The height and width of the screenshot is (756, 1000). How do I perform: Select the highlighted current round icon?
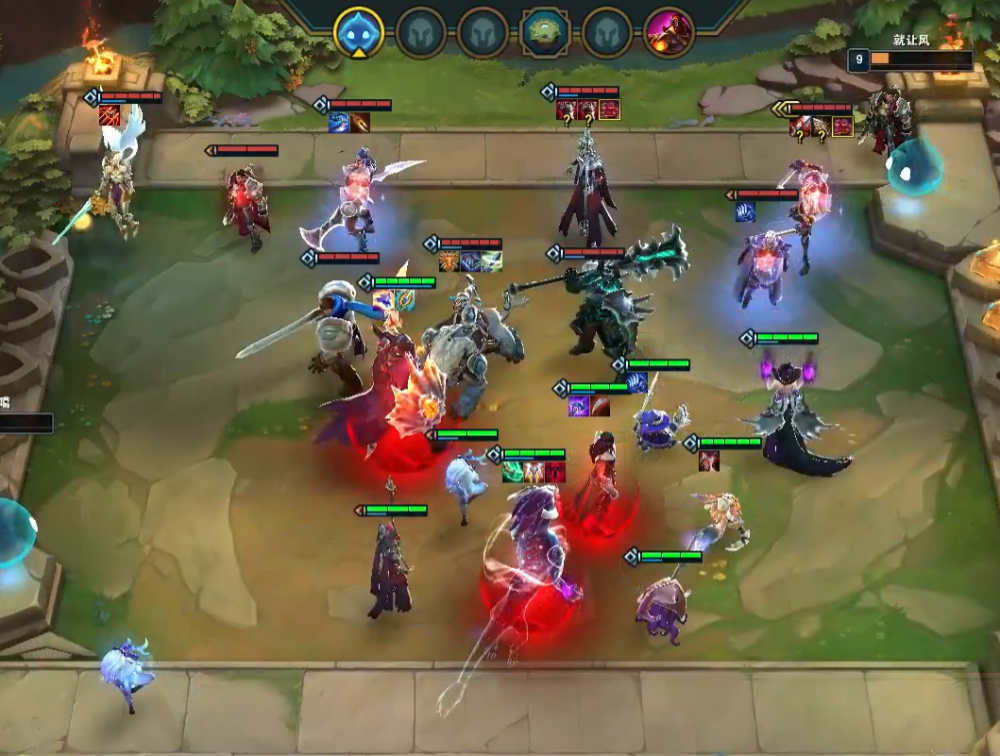pyautogui.click(x=358, y=33)
